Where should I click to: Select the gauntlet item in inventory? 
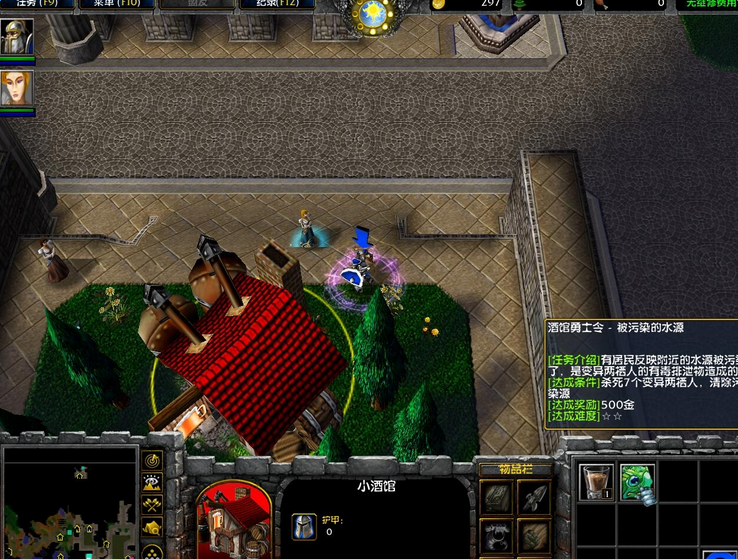point(533,534)
